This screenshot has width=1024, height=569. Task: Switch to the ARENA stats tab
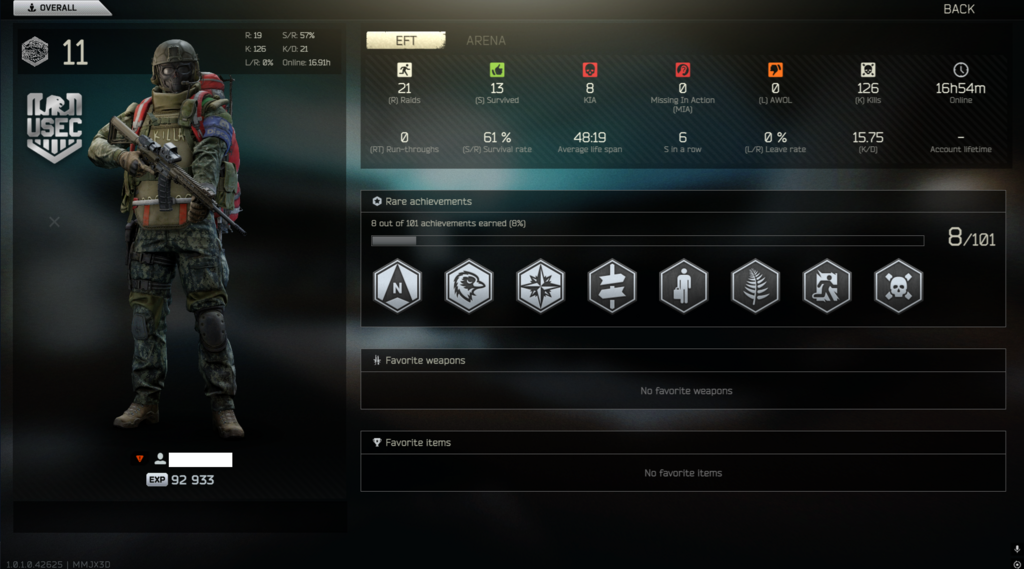[486, 41]
